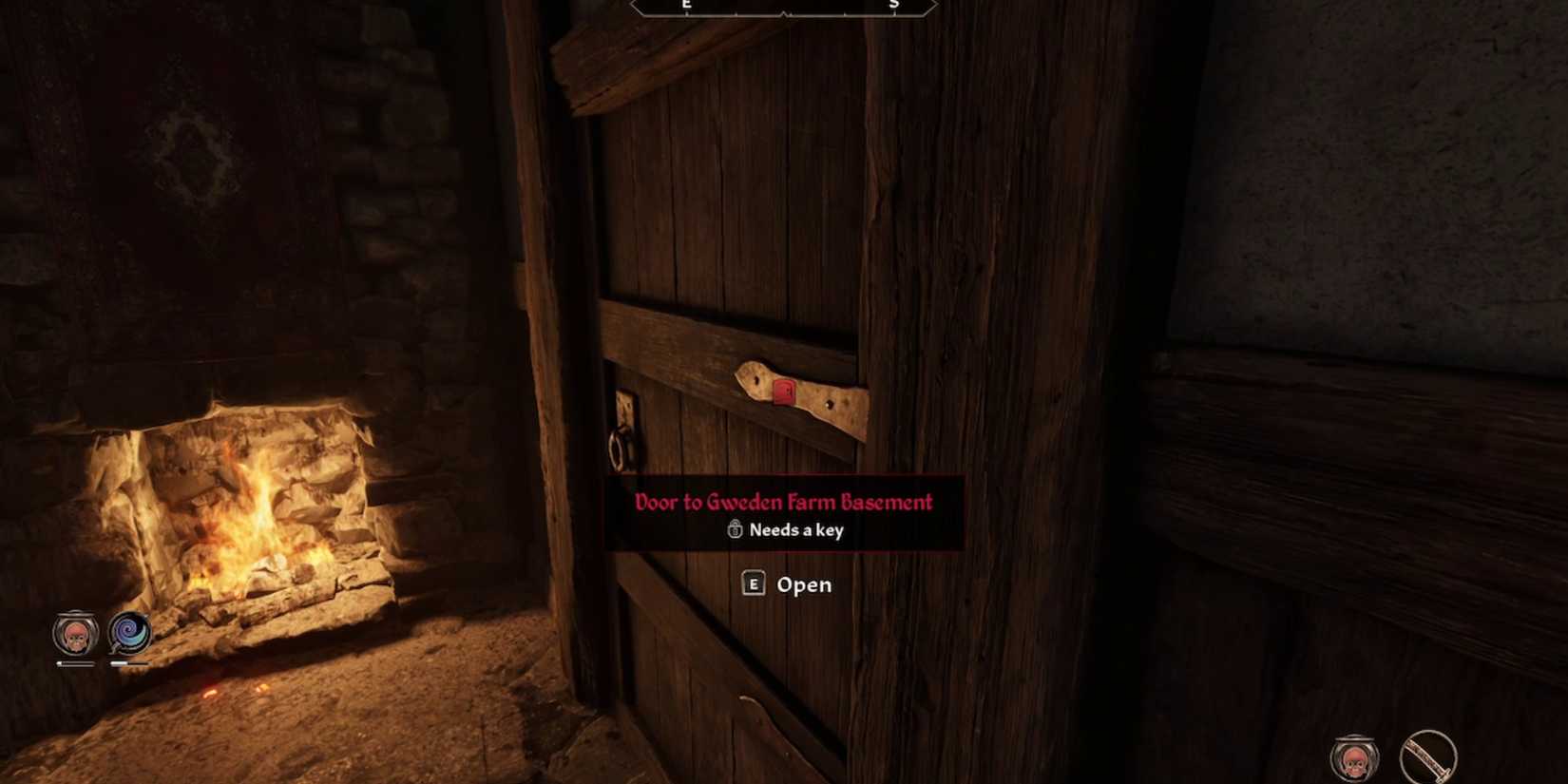Viewport: 1568px width, 784px height.
Task: Select the crossed-out sword icon bottom-right
Action: click(x=1426, y=756)
